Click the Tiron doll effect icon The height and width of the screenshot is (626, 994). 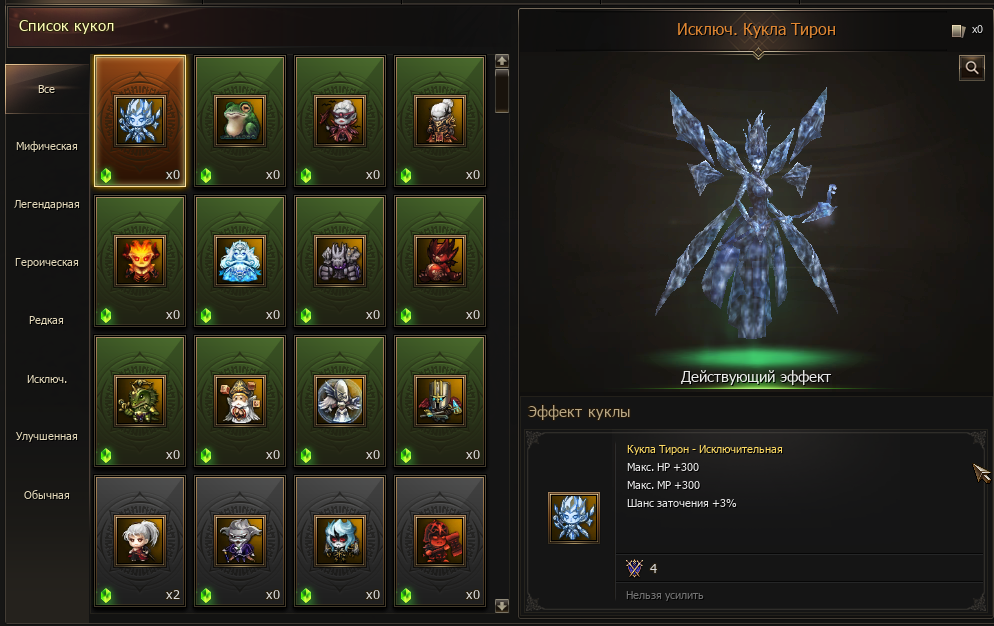573,517
